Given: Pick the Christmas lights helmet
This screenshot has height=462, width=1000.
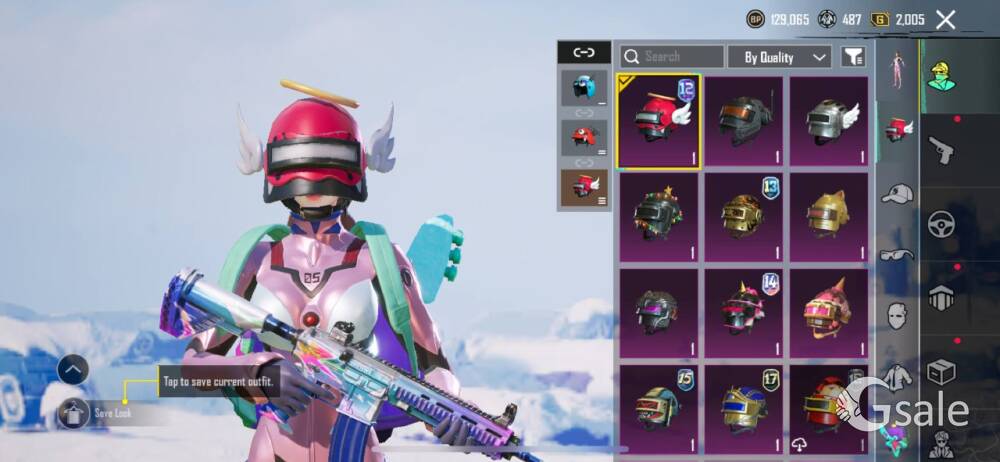Looking at the screenshot, I should point(659,217).
